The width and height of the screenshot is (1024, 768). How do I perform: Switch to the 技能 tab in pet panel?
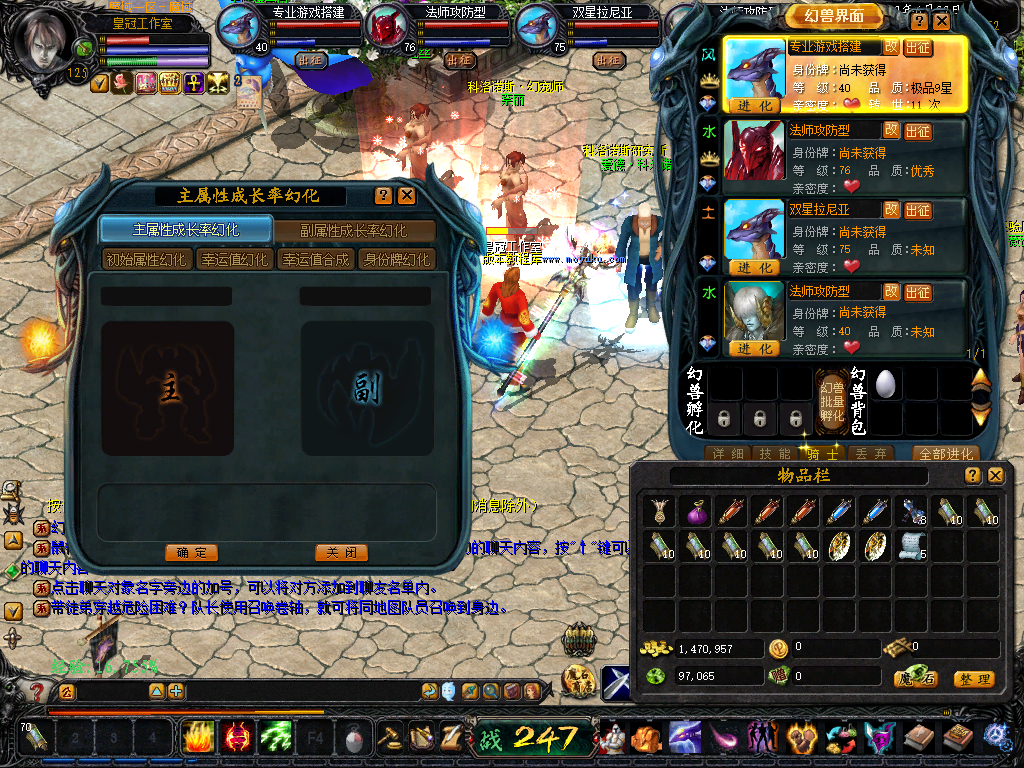click(x=777, y=453)
